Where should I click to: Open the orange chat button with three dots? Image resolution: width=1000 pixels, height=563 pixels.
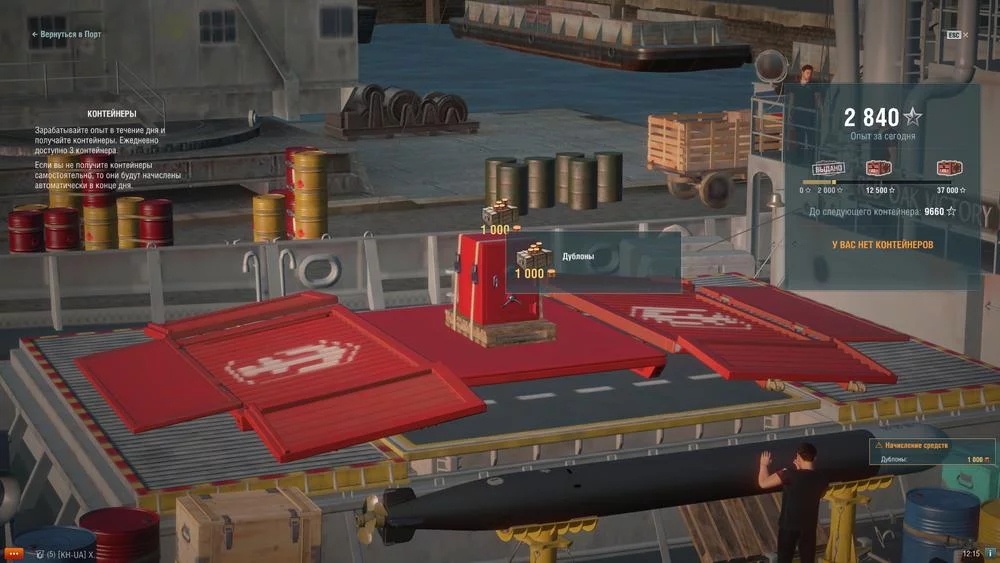14,553
